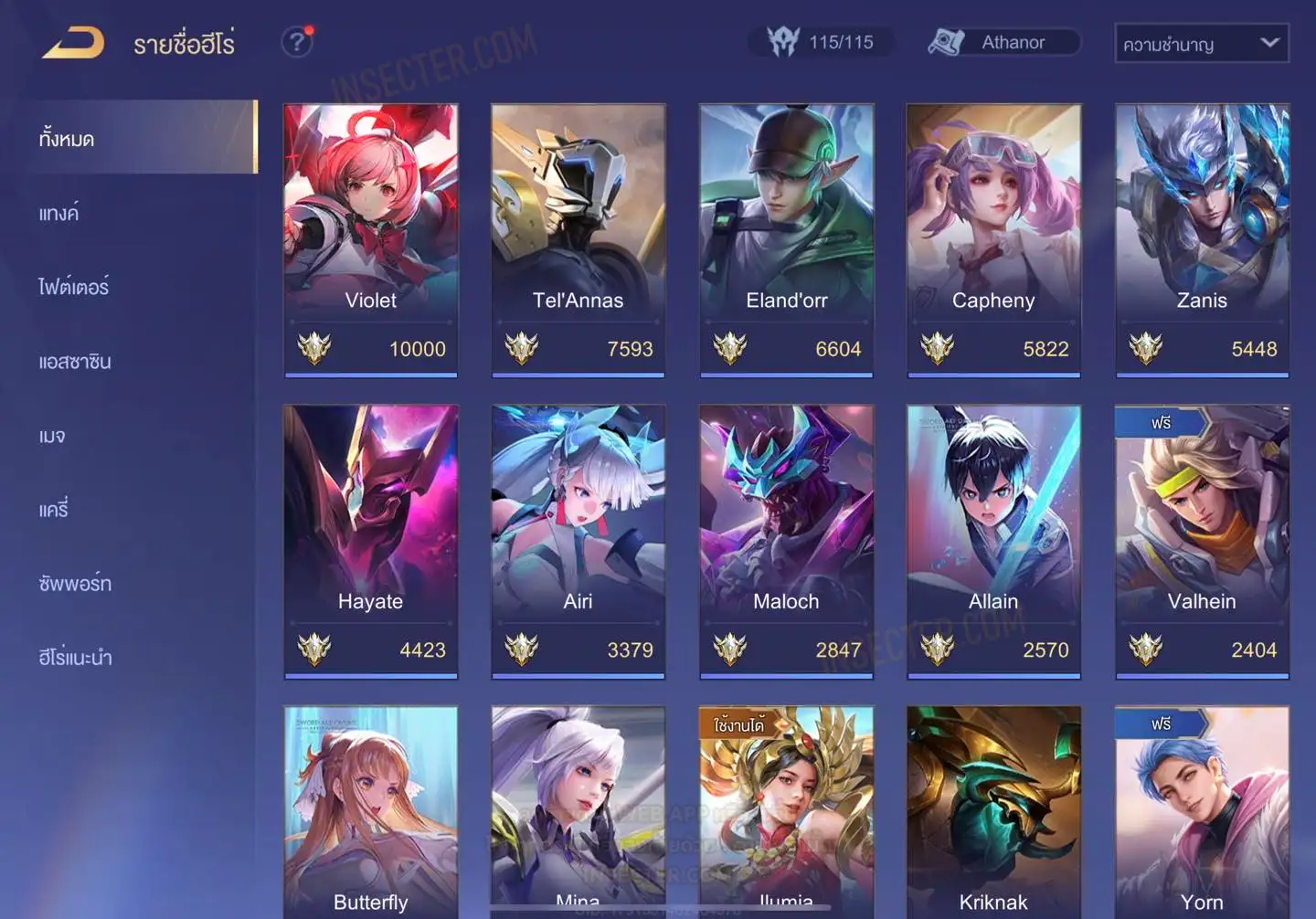Pick the Capheny hero card
The image size is (1316, 919).
coord(993,239)
